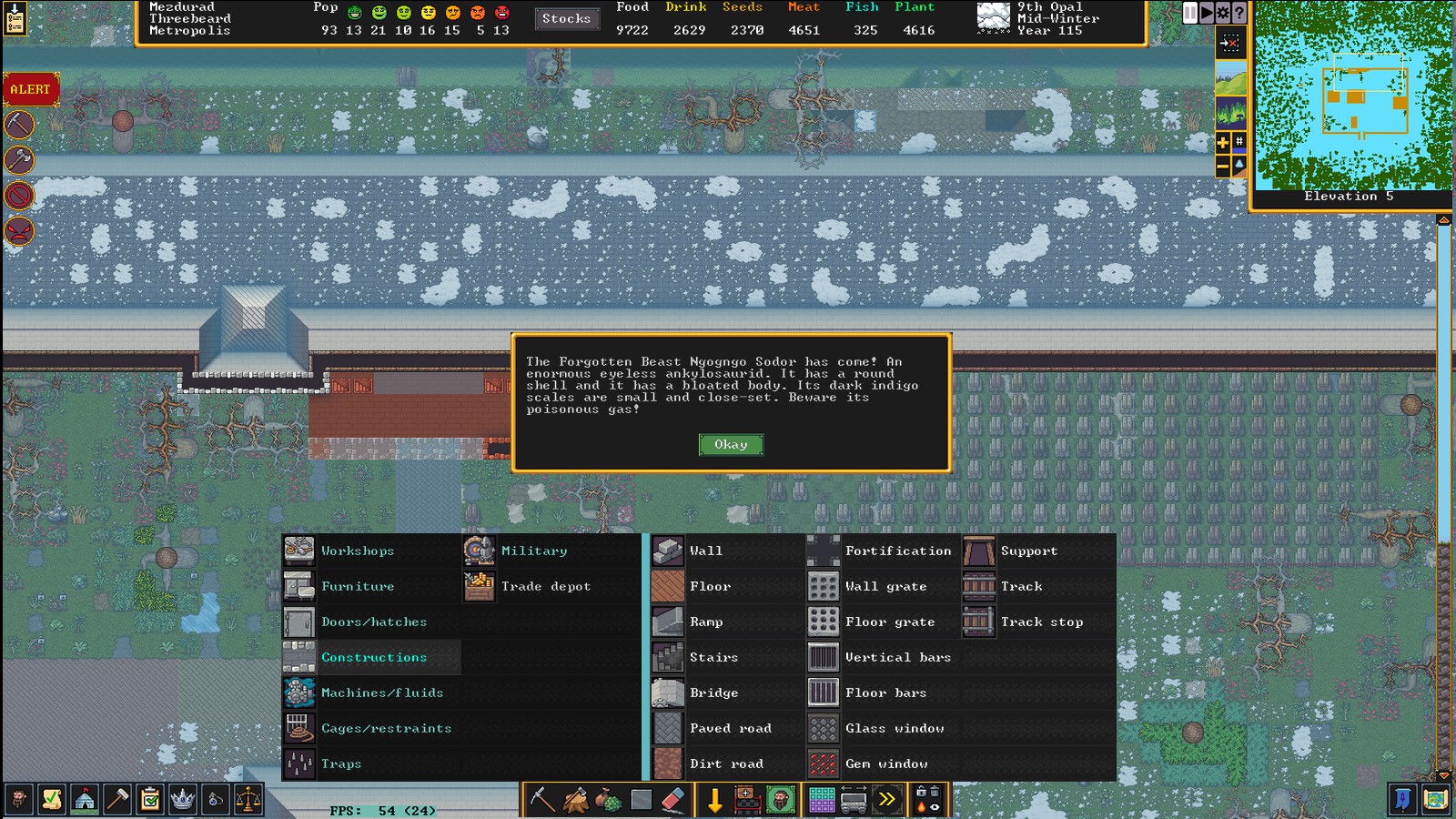Viewport: 1456px width, 819px height.
Task: Select Fortification from constructions
Action: tap(897, 551)
